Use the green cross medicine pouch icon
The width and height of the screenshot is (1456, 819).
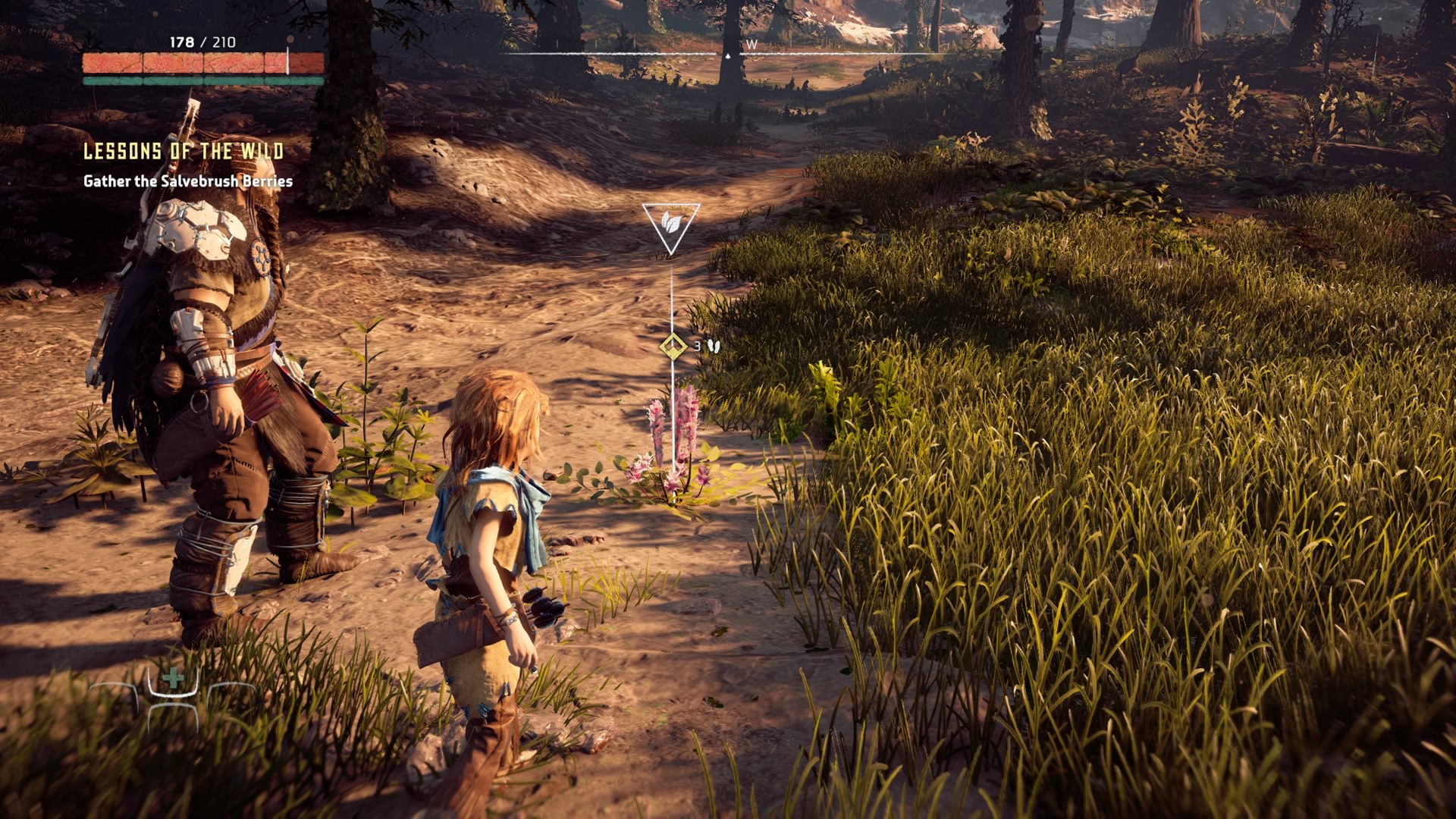pyautogui.click(x=174, y=678)
